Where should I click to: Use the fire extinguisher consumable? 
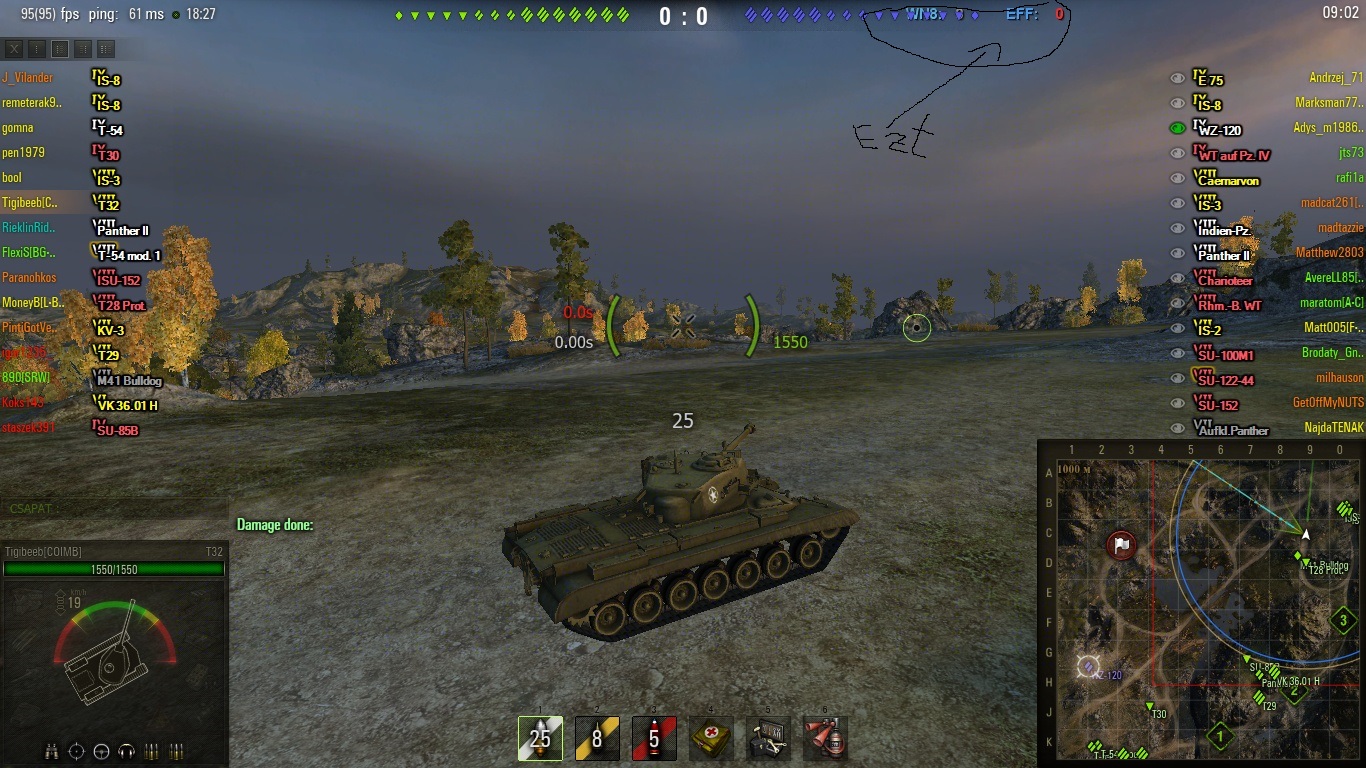[x=825, y=738]
